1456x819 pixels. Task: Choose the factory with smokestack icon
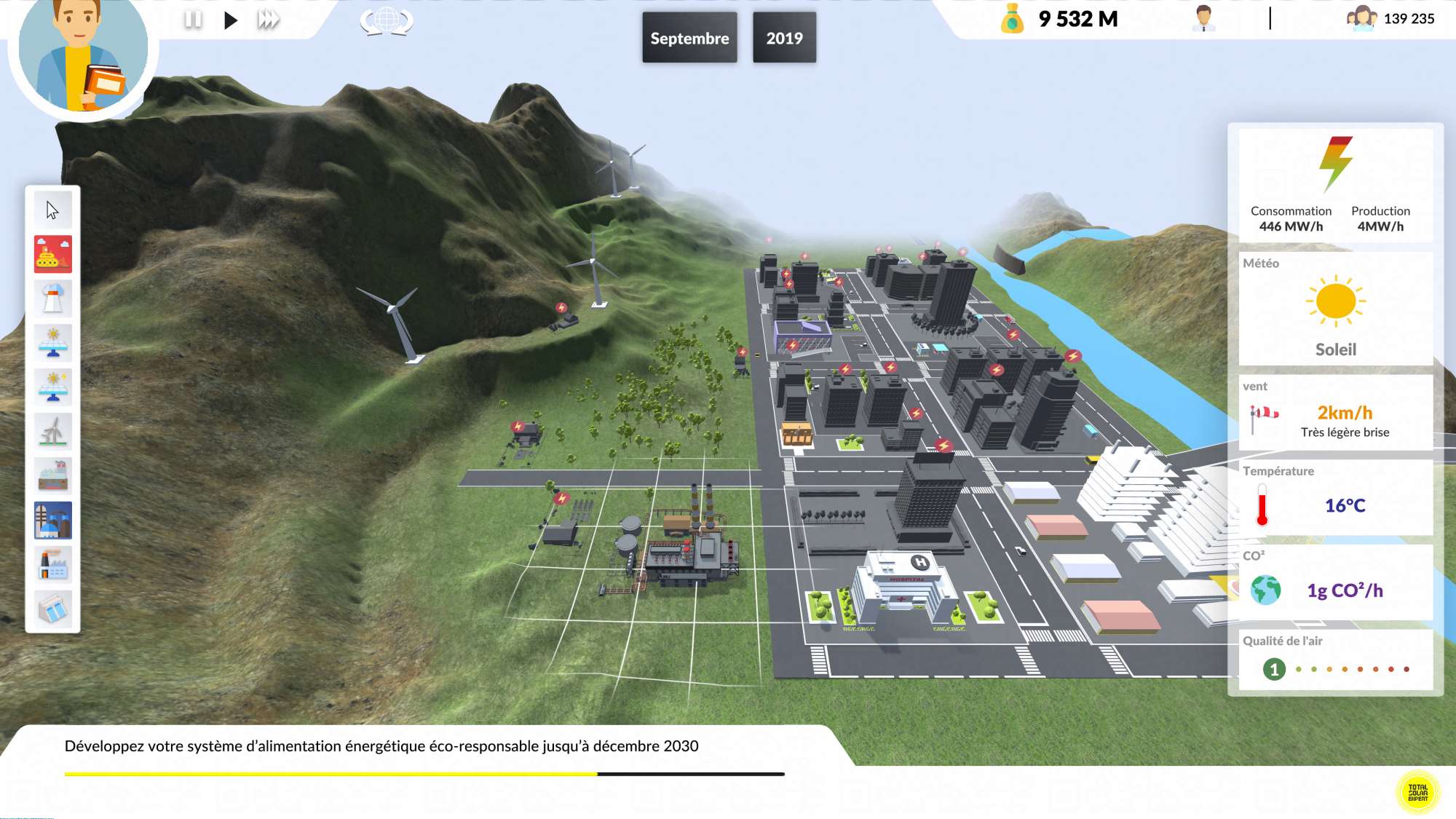tap(52, 565)
